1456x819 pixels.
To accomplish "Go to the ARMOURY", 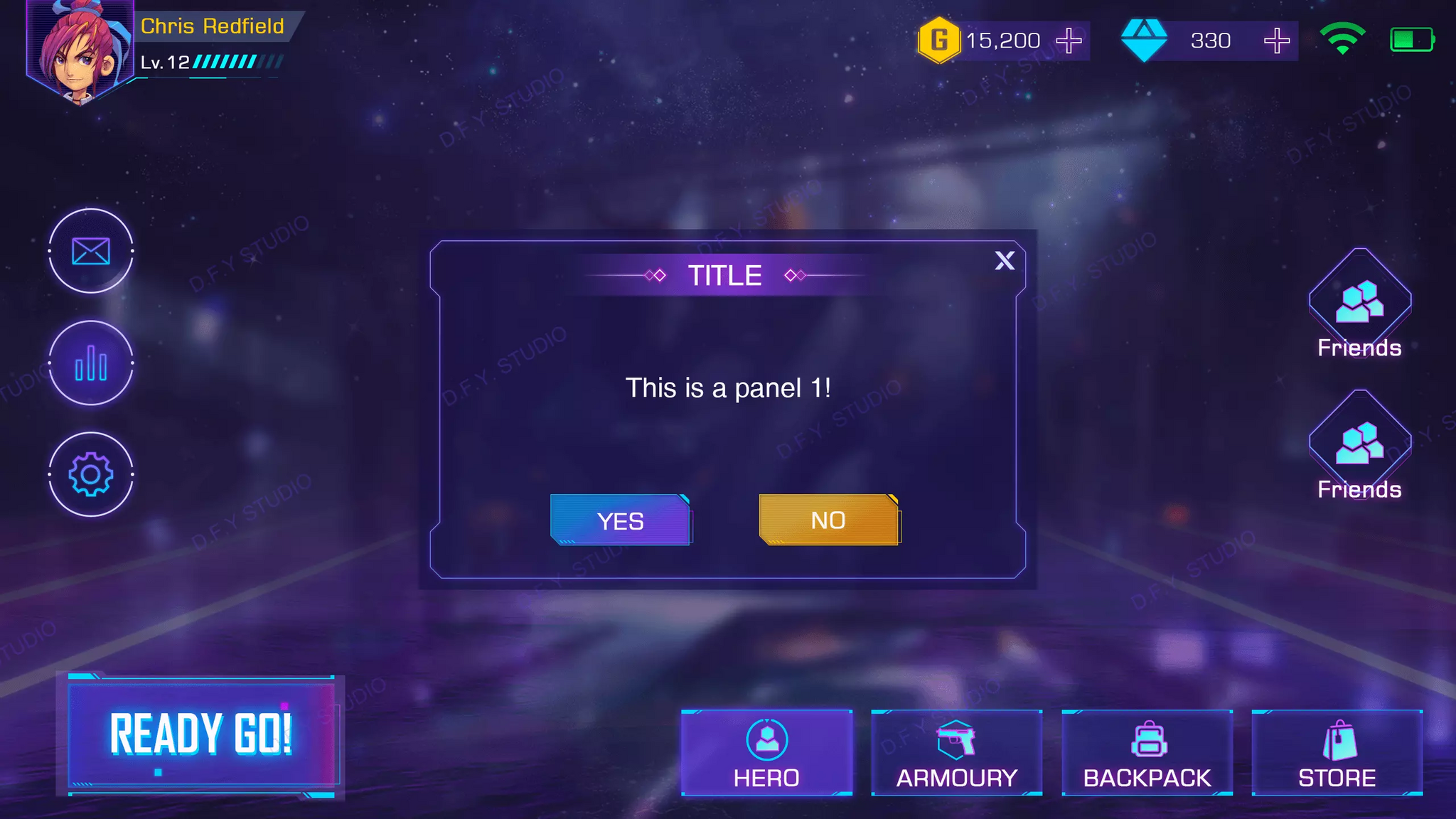I will (x=956, y=752).
